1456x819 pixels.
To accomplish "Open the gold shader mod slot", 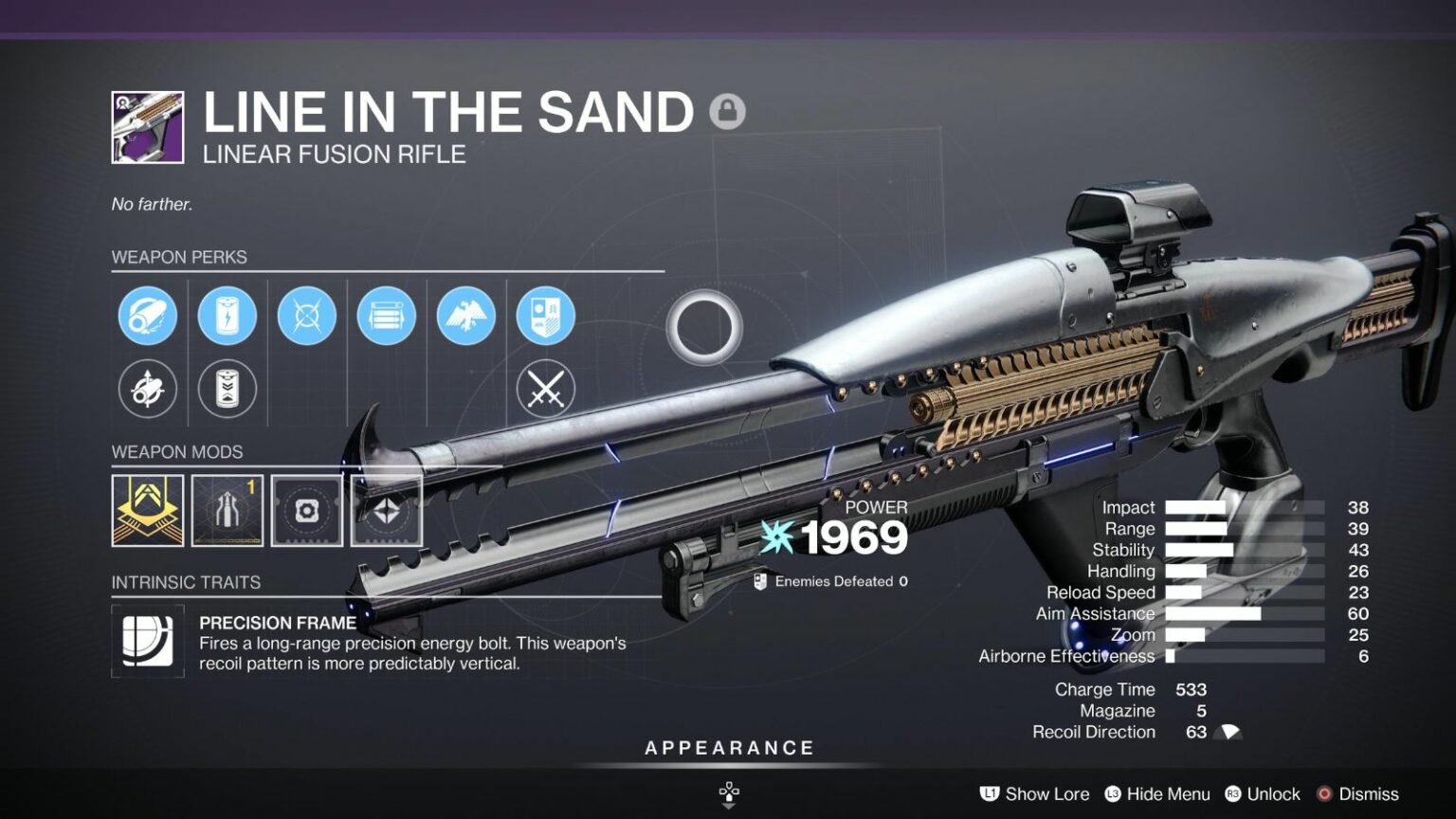I will click(147, 509).
